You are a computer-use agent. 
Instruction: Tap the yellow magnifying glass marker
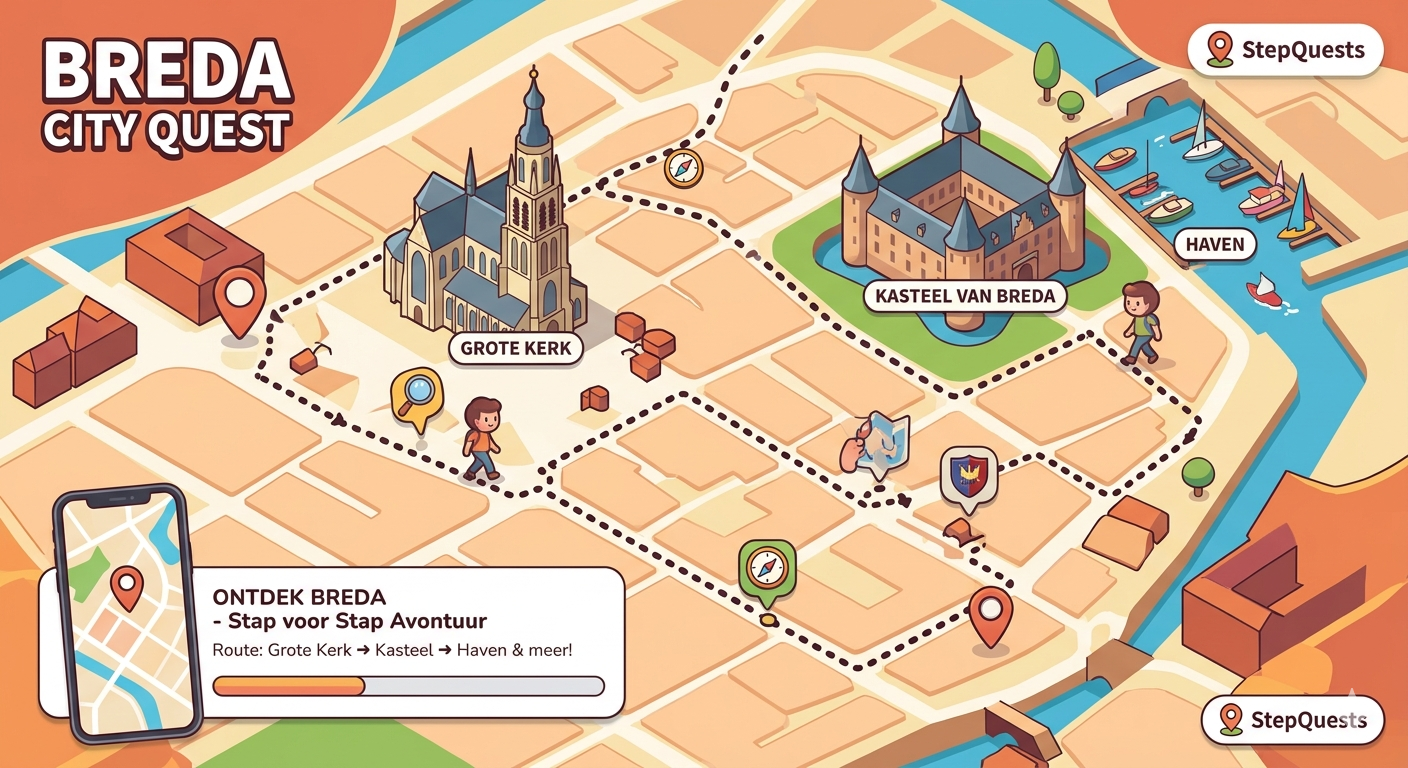[x=417, y=392]
